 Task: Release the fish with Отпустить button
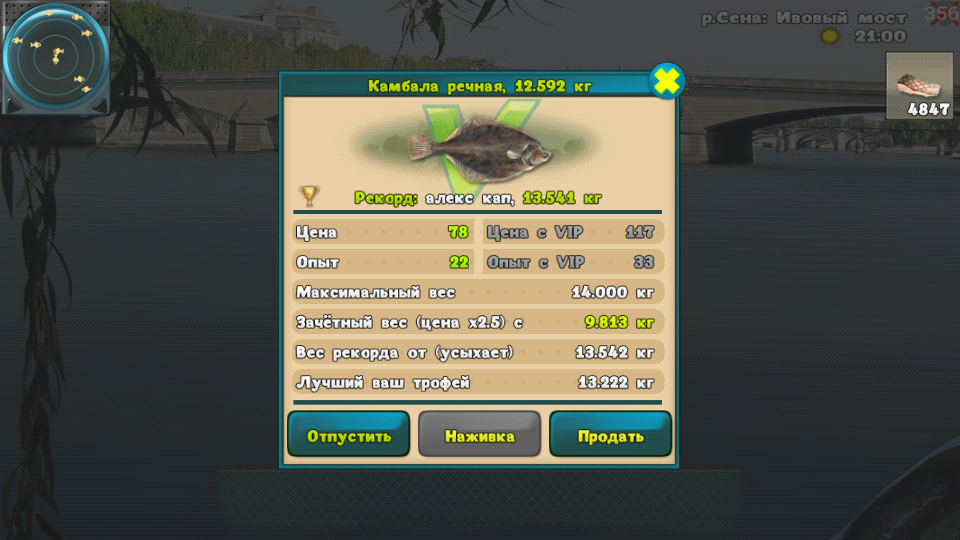click(x=348, y=435)
